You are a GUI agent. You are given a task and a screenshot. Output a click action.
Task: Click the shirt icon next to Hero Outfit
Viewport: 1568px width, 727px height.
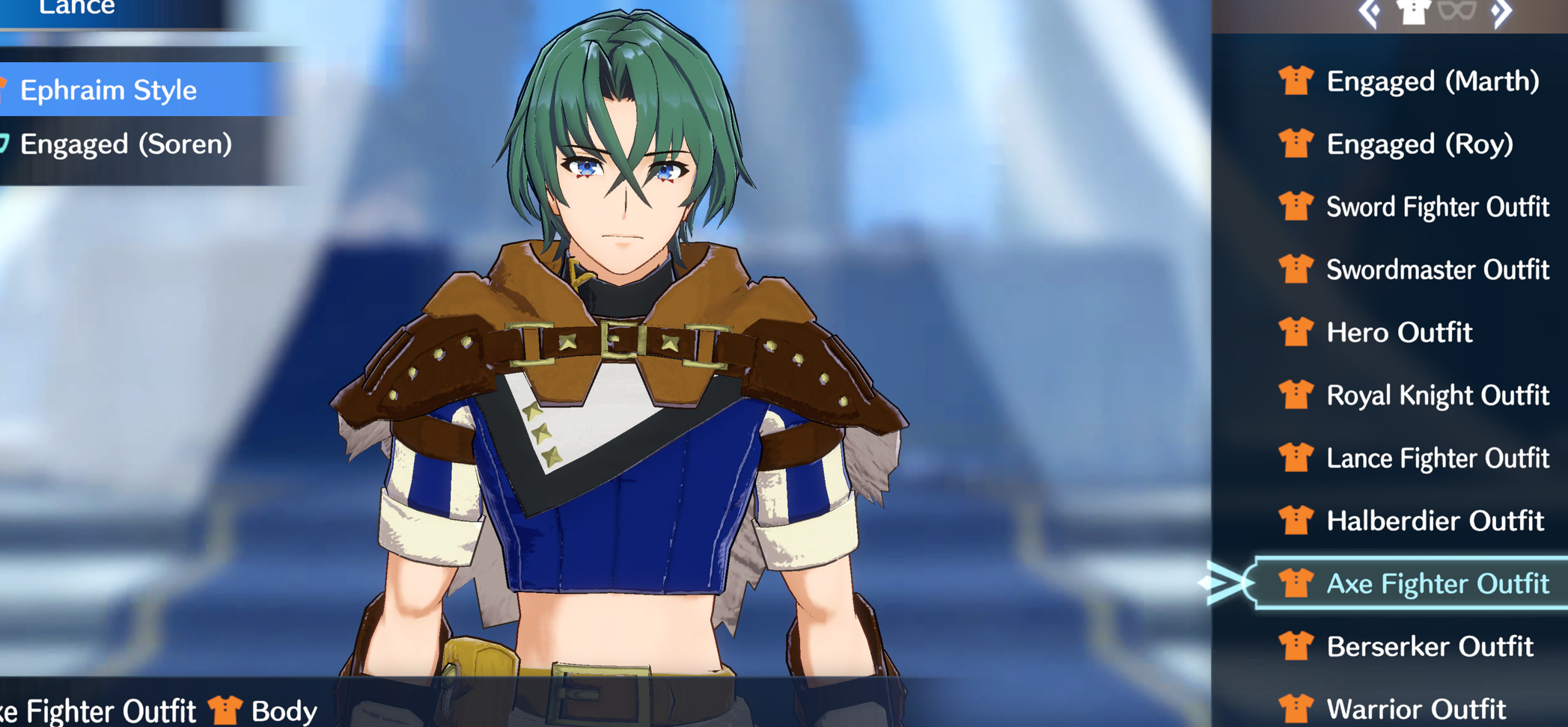pyautogui.click(x=1298, y=333)
